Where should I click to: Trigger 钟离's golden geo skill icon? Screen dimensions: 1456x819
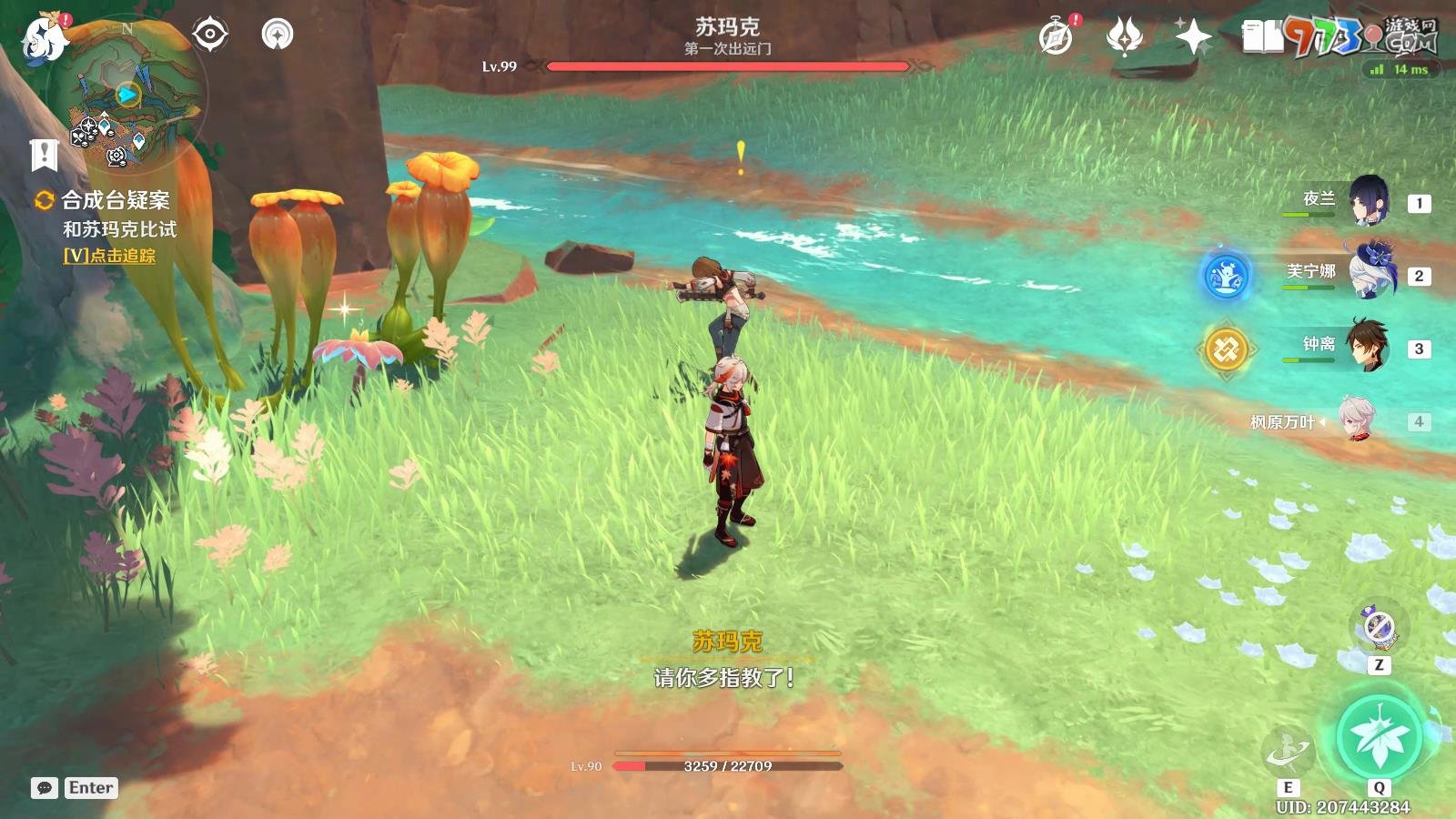(1226, 349)
